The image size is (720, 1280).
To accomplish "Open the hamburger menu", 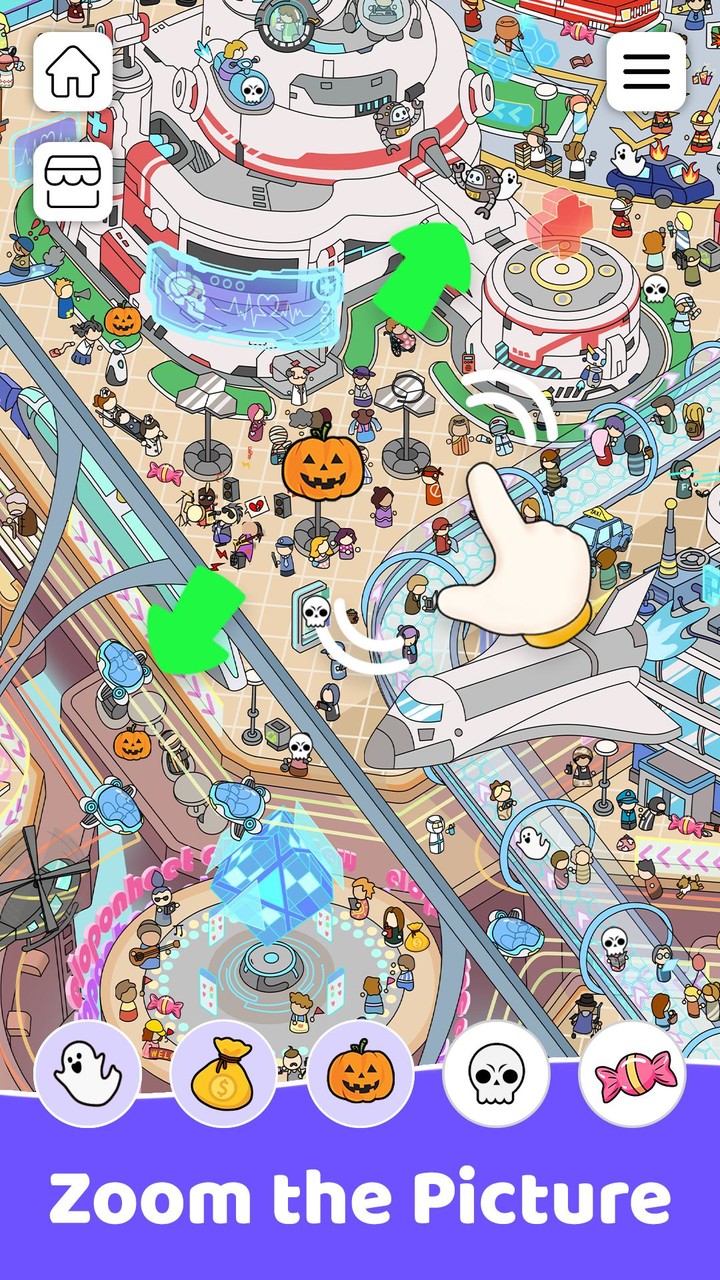I will (x=647, y=71).
